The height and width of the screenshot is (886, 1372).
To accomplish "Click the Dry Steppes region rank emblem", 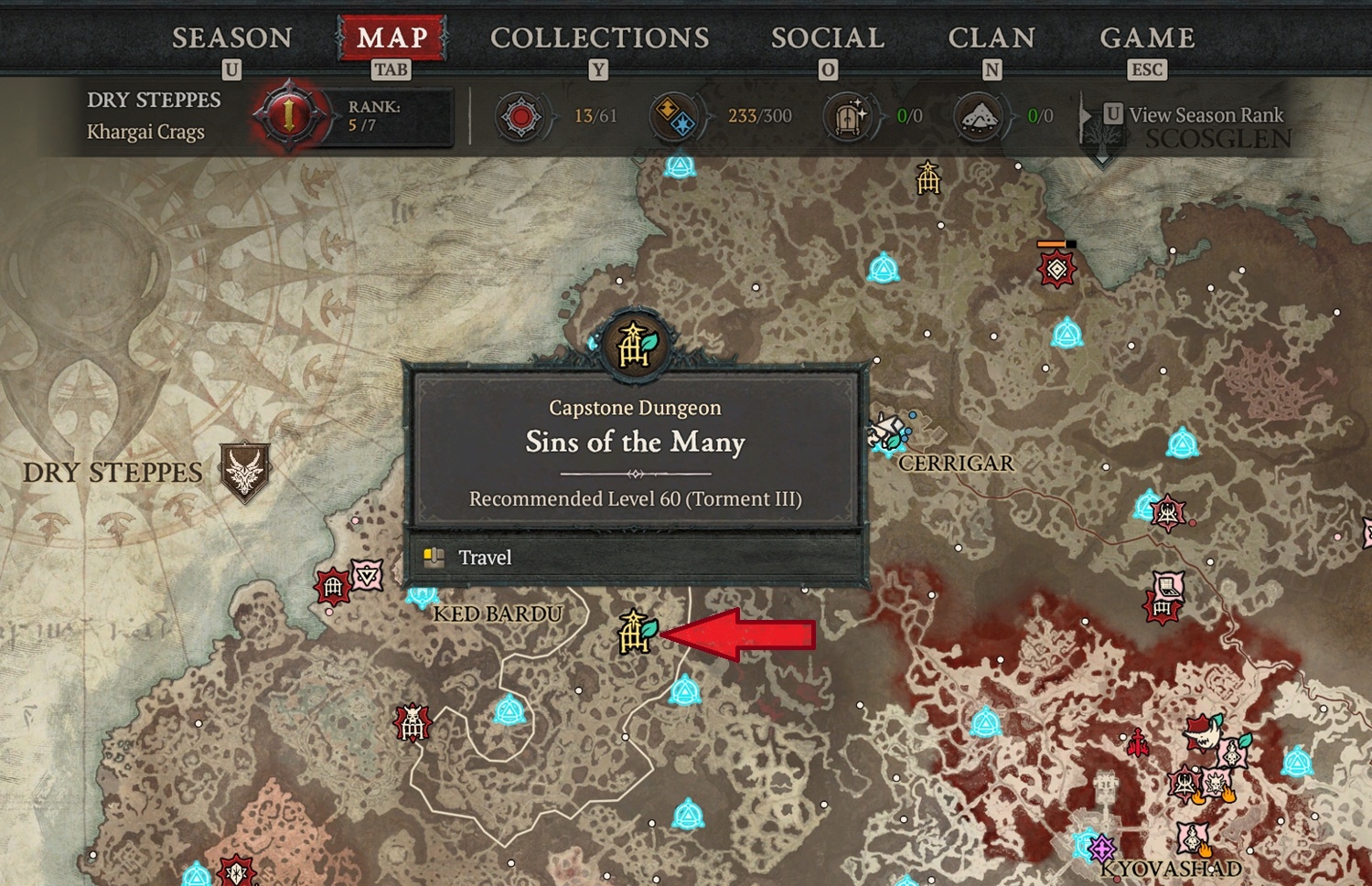I will [289, 116].
